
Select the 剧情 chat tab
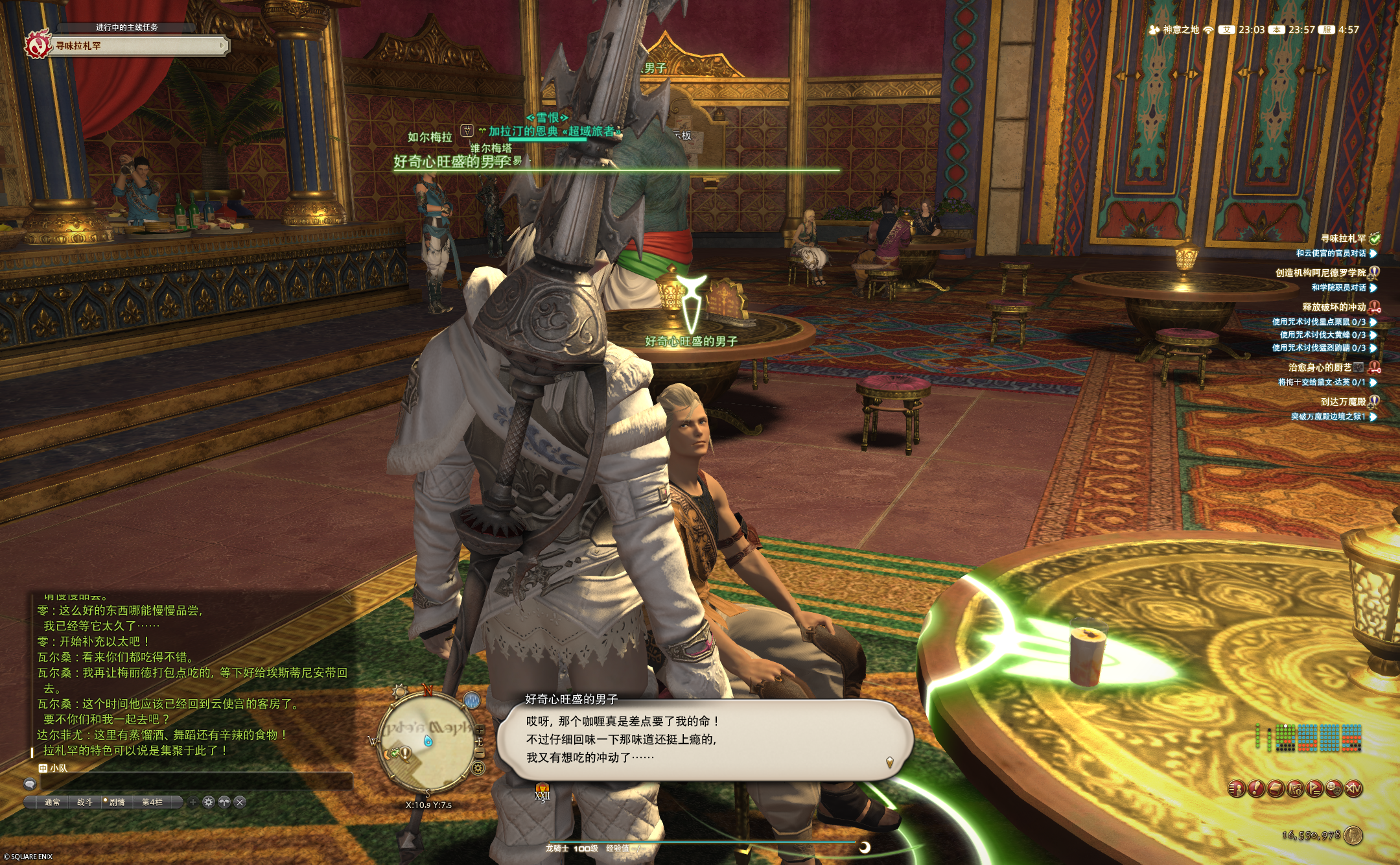click(117, 802)
